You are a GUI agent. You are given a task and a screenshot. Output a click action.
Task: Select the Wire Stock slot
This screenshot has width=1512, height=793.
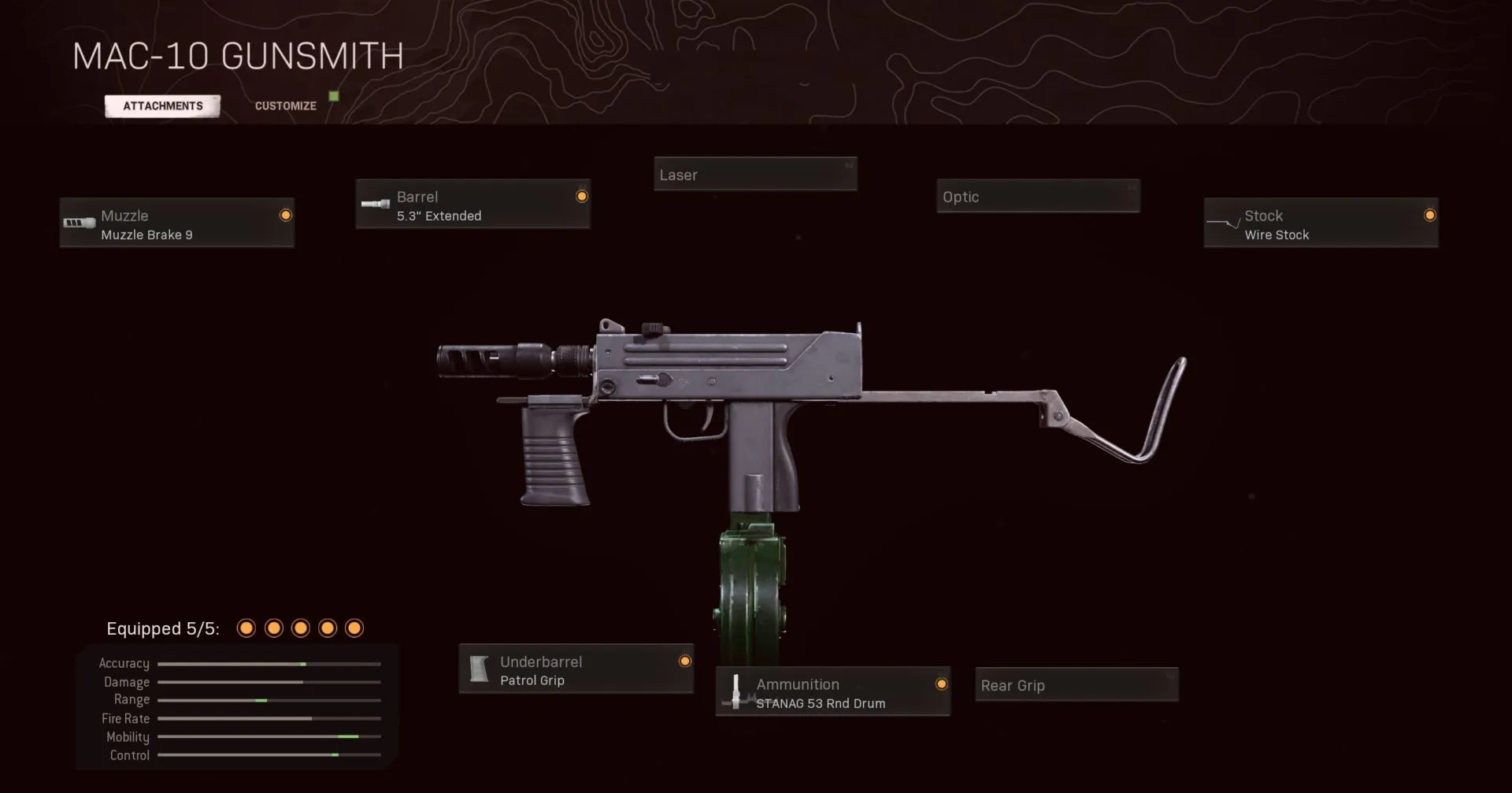tap(1321, 224)
